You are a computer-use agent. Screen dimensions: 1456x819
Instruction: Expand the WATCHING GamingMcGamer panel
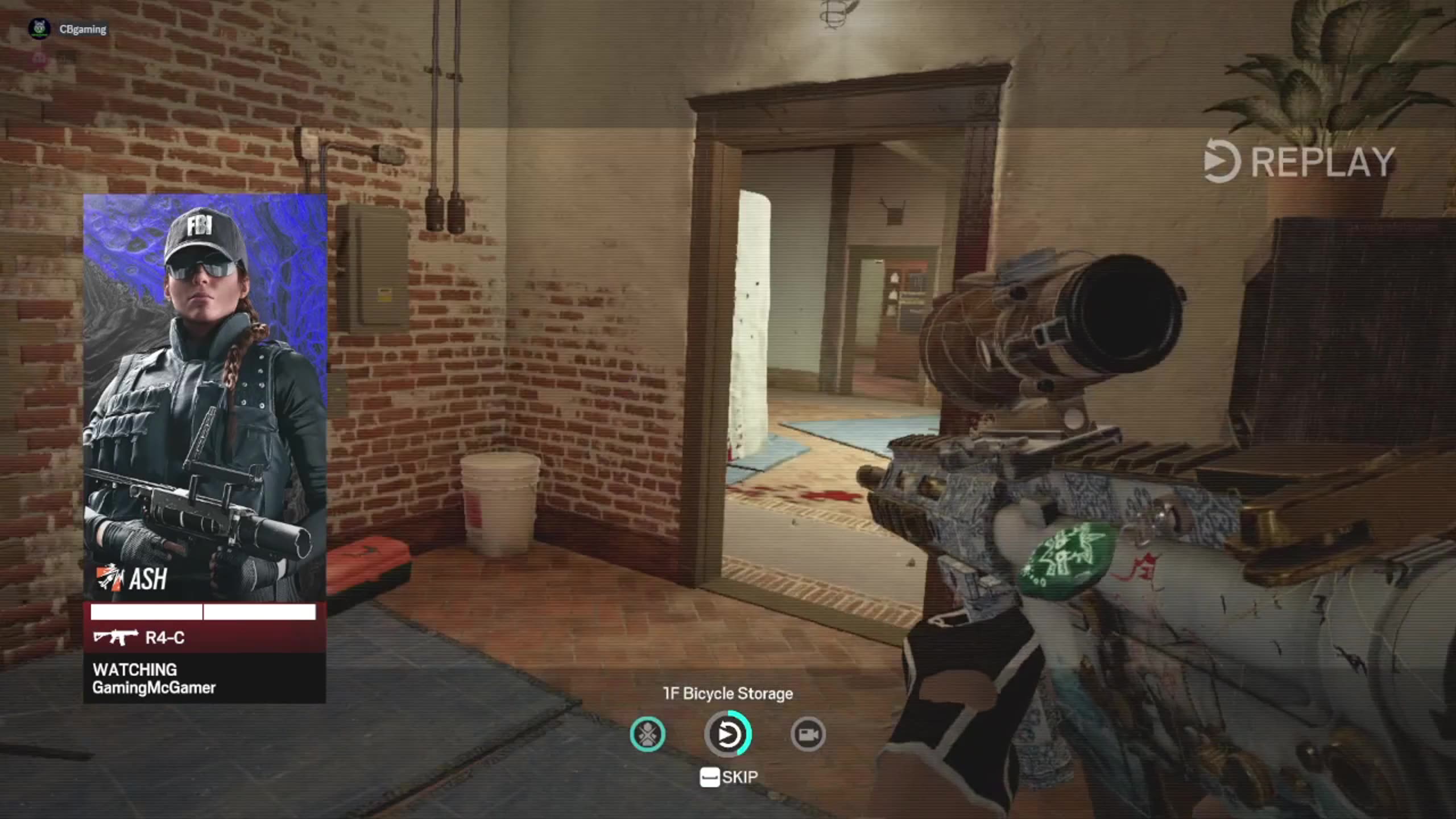tap(154, 679)
